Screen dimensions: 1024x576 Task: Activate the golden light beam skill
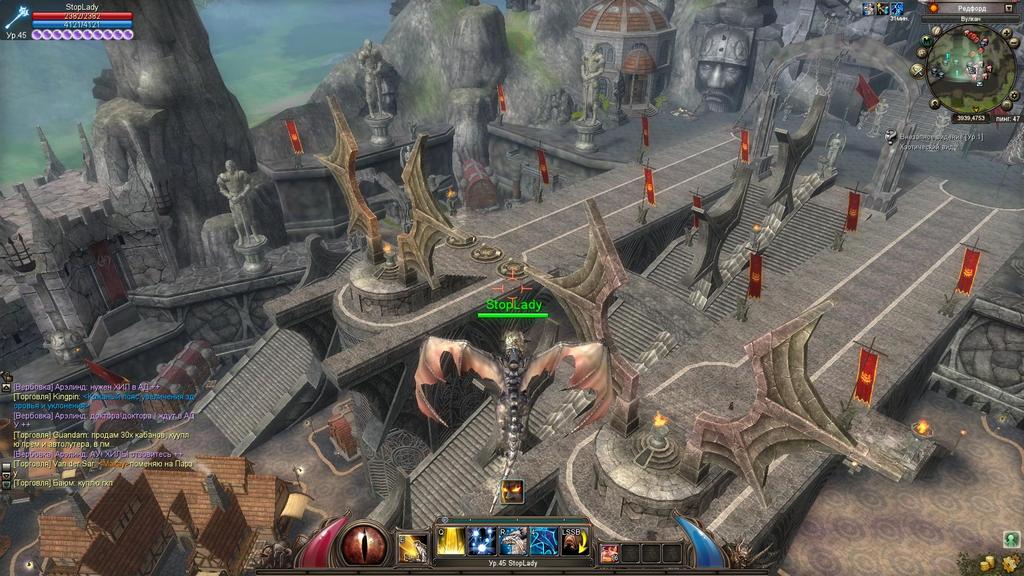tap(451, 541)
